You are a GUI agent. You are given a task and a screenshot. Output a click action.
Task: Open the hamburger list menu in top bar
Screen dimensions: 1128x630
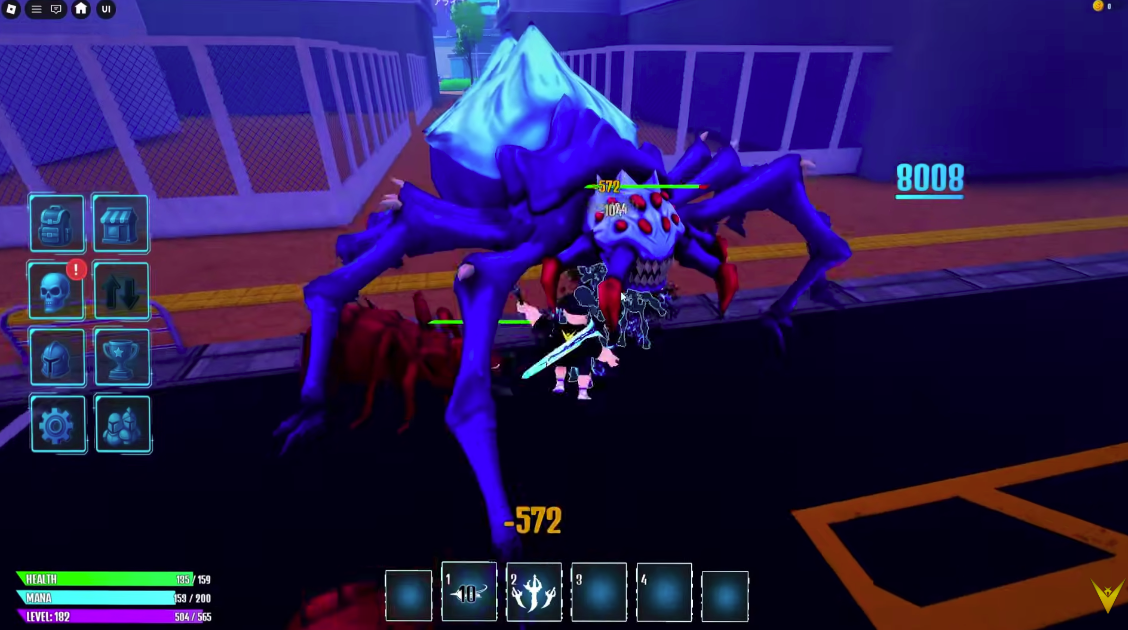[37, 9]
